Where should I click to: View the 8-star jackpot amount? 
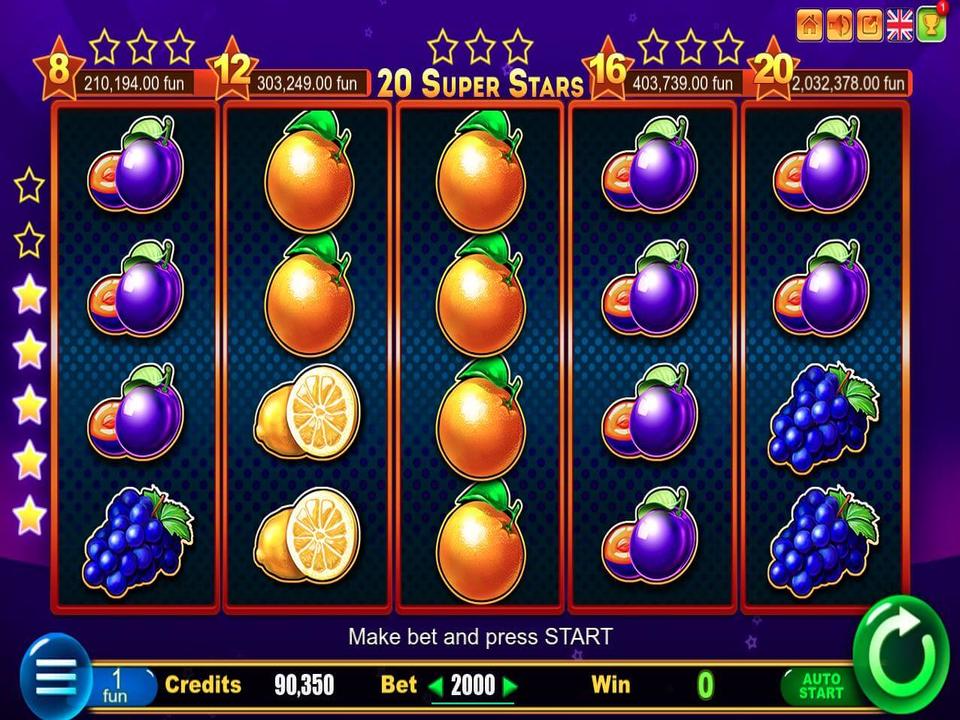(133, 83)
